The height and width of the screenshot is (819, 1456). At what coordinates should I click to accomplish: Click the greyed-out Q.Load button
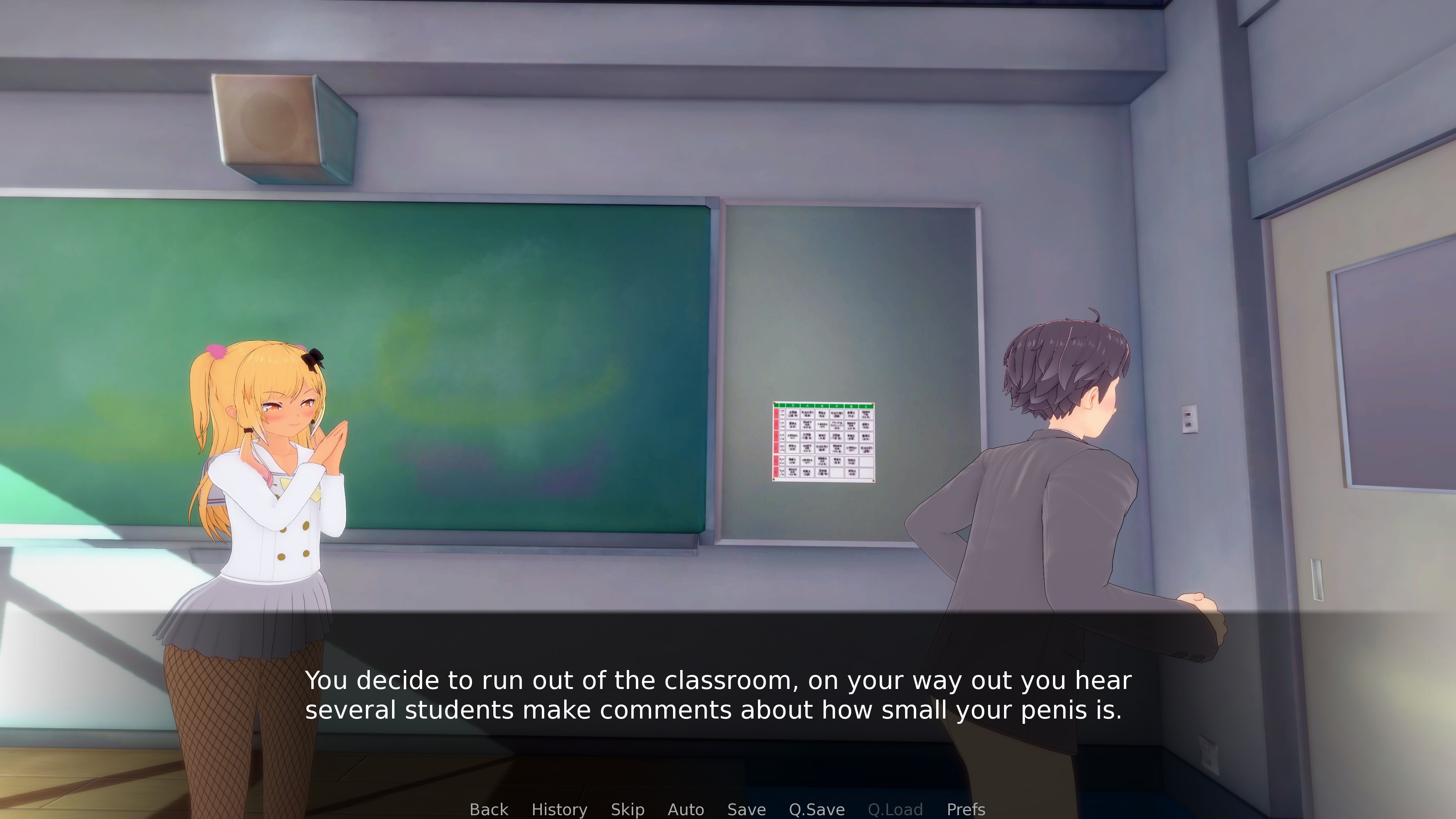(x=895, y=810)
